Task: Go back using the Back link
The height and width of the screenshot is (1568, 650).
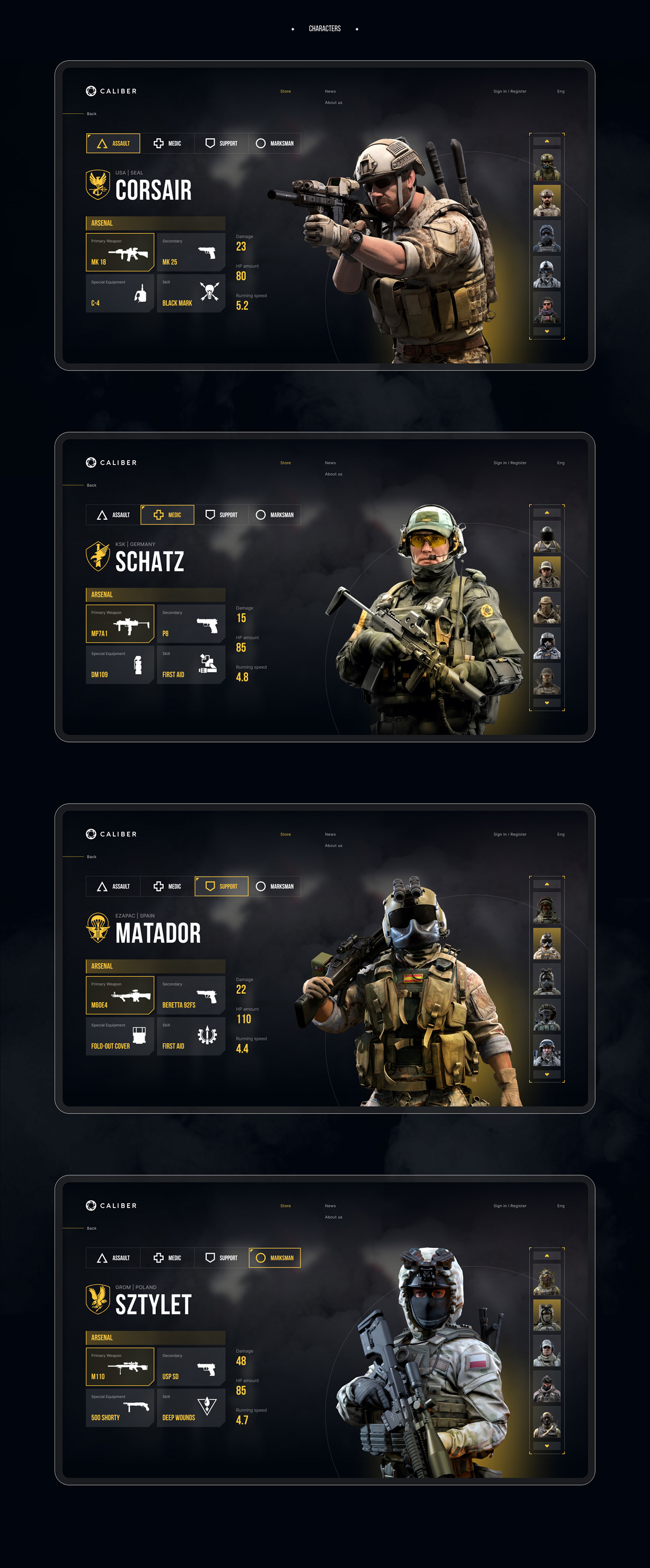Action: (x=92, y=113)
